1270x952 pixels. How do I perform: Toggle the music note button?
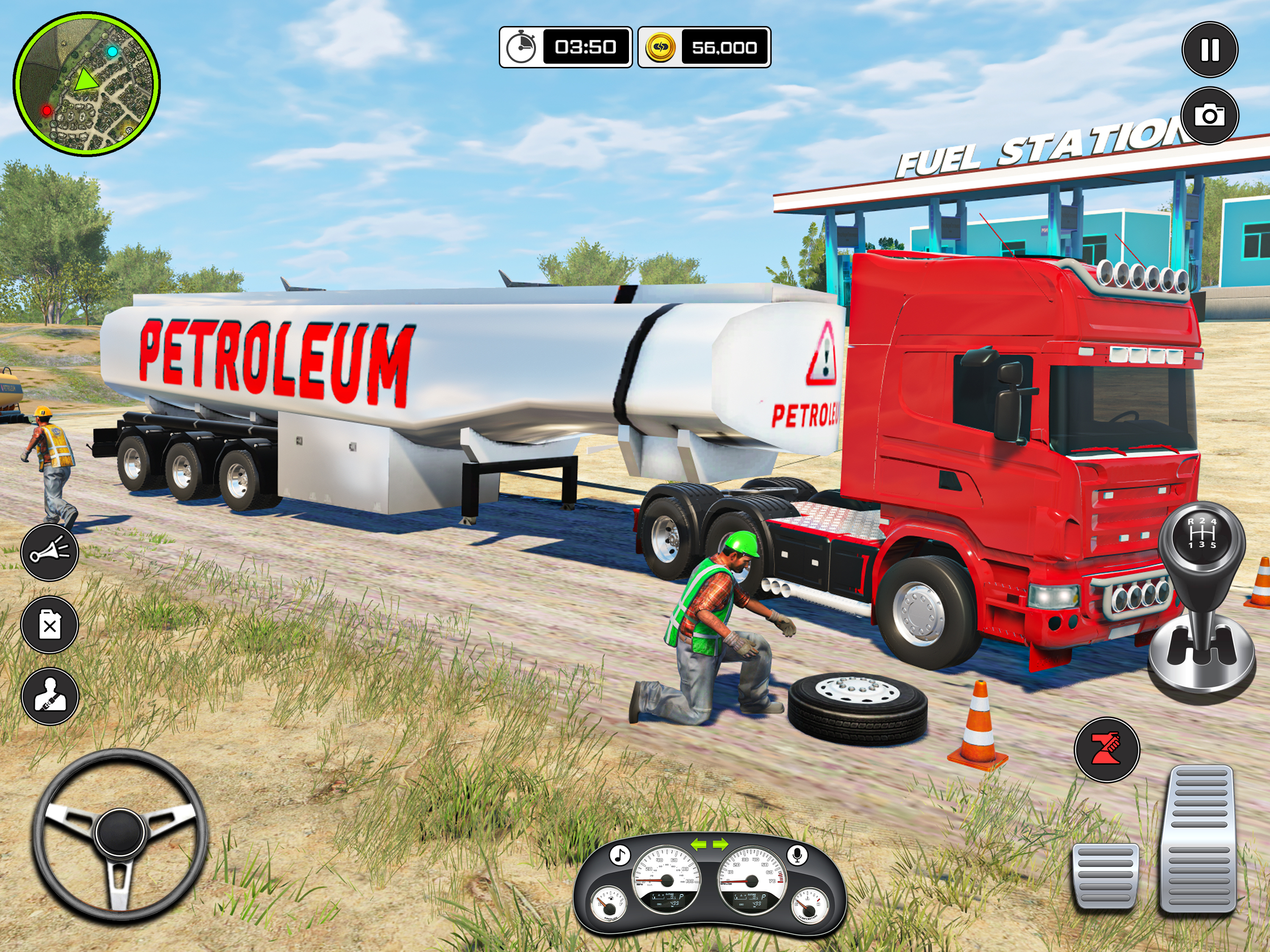coord(619,855)
